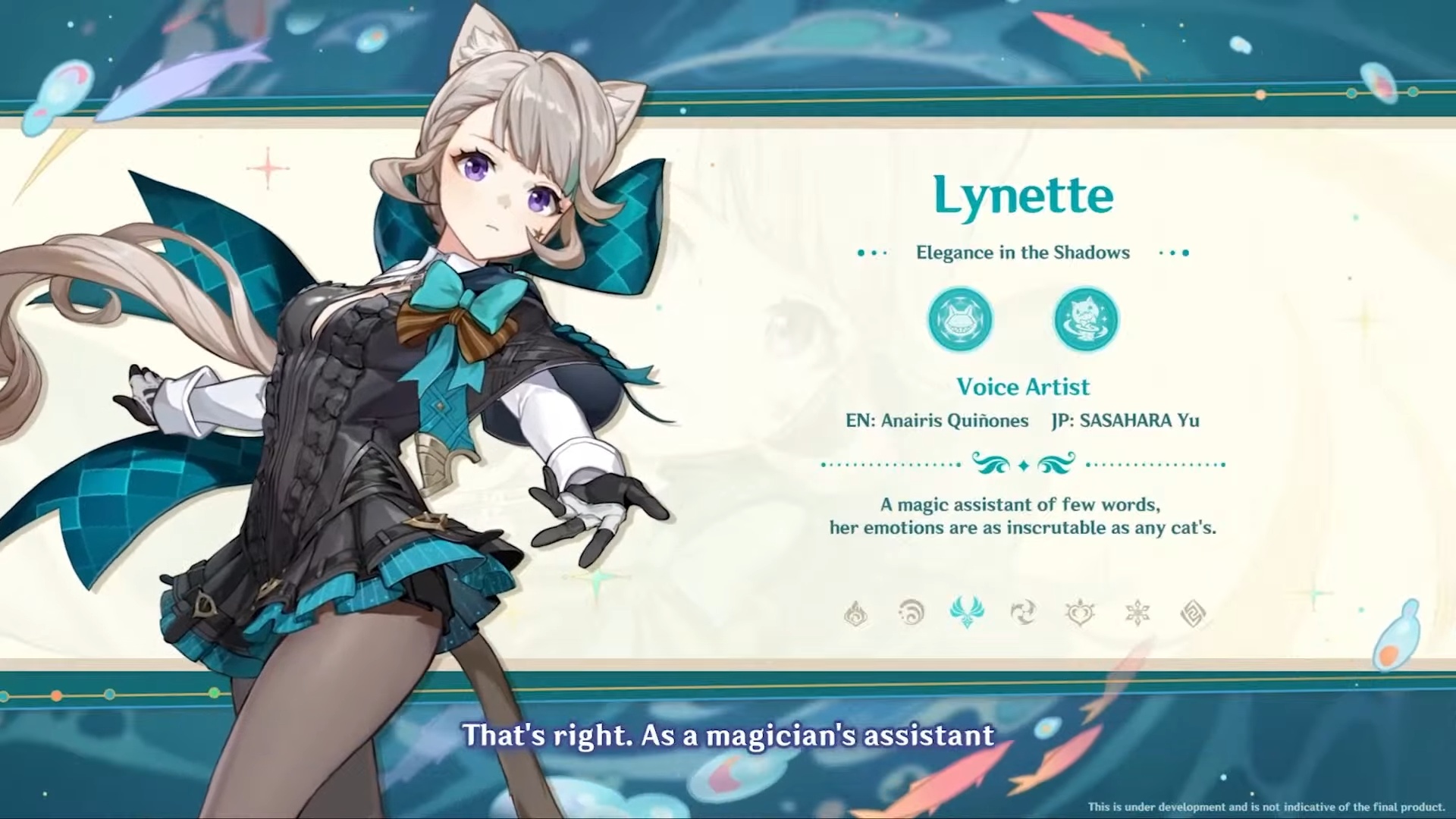Pick the Electro element icon
The height and width of the screenshot is (819, 1456).
click(x=1023, y=613)
